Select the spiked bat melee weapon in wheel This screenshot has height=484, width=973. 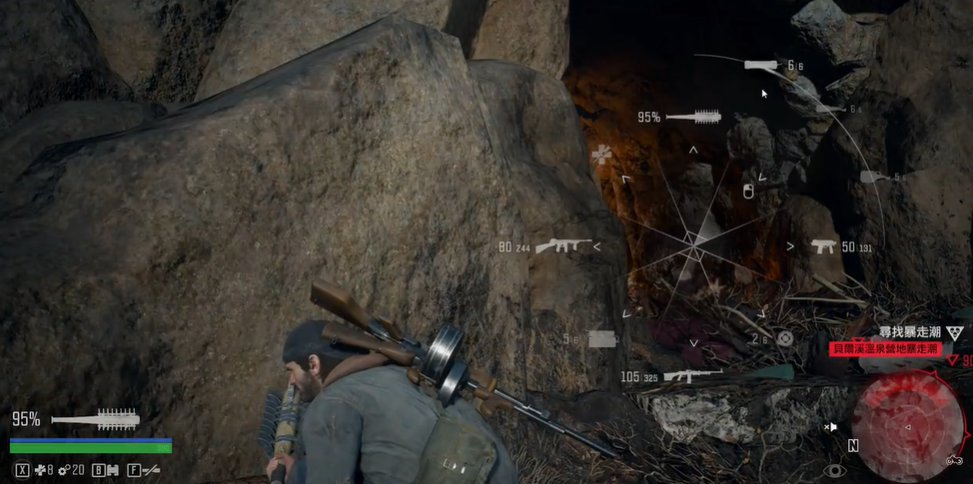(693, 117)
